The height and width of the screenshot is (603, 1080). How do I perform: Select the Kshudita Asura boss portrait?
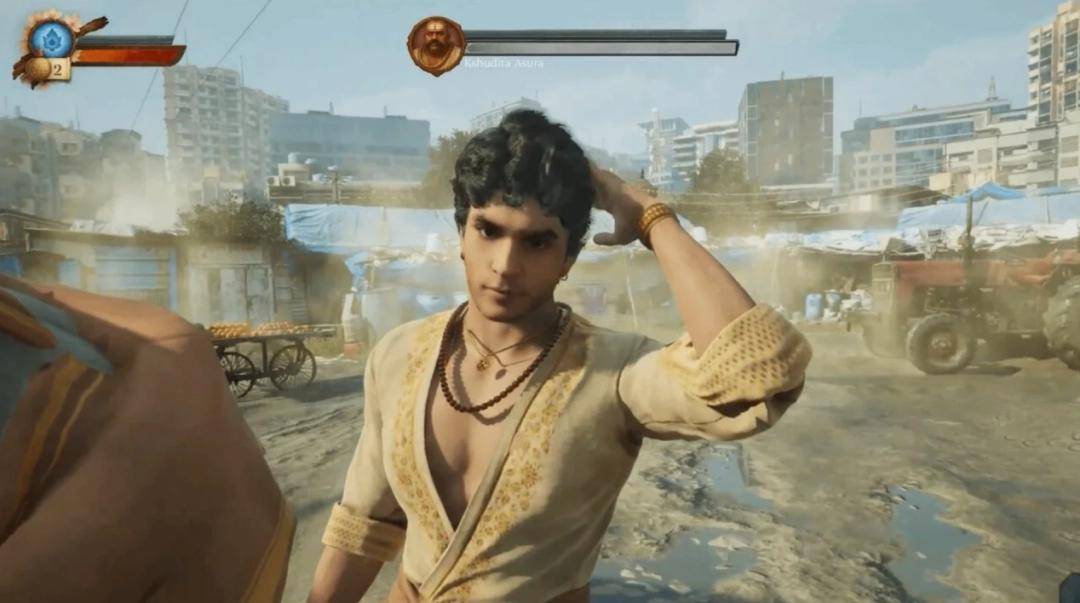(x=436, y=45)
